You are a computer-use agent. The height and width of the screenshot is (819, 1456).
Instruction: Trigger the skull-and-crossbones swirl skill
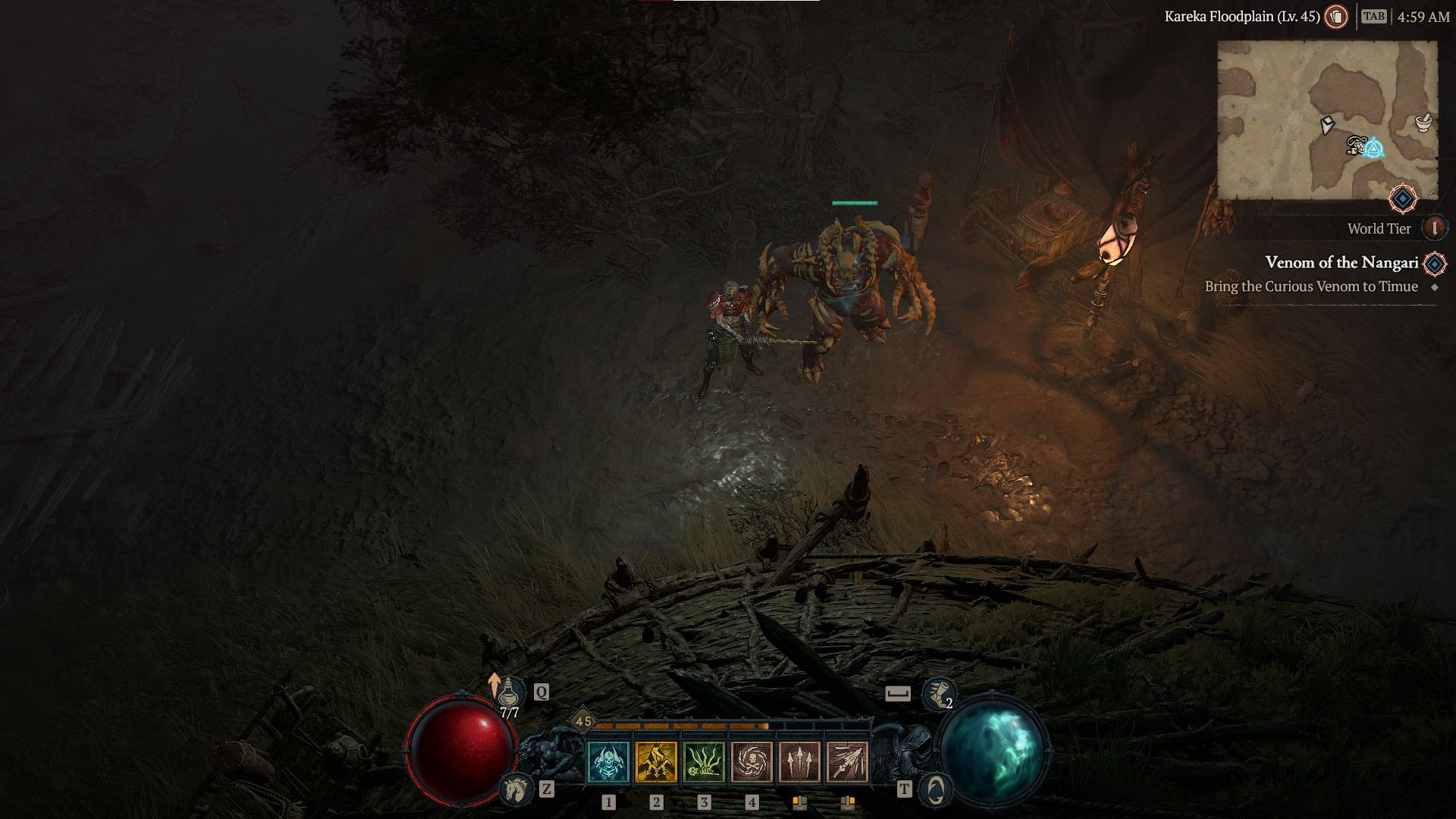(x=752, y=761)
